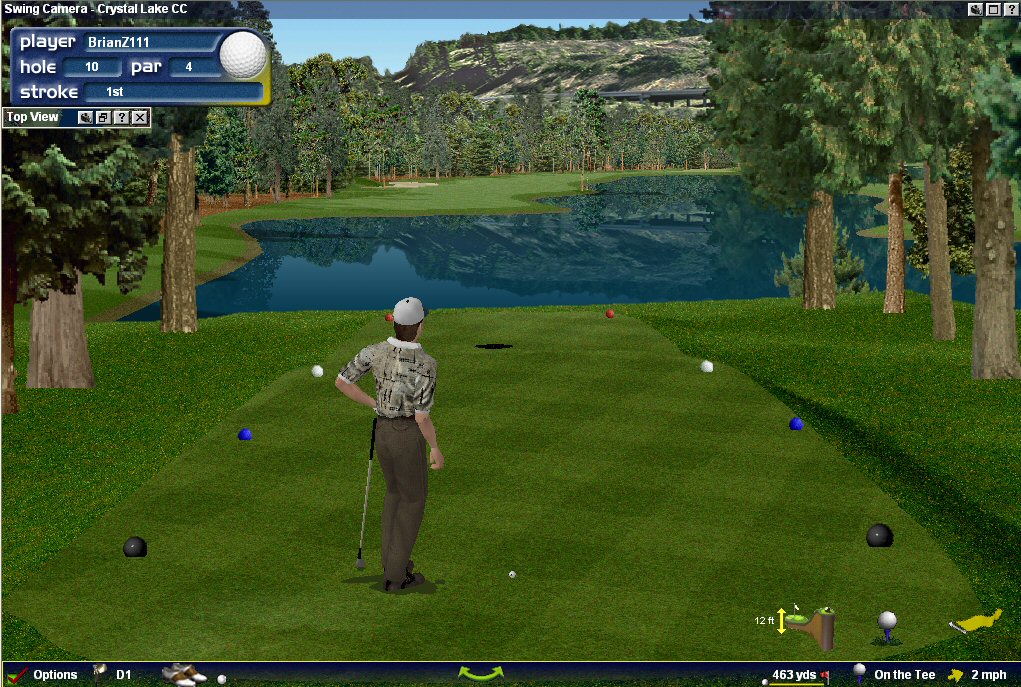Click the golf shoes stance icon
The width and height of the screenshot is (1021, 687).
click(182, 675)
